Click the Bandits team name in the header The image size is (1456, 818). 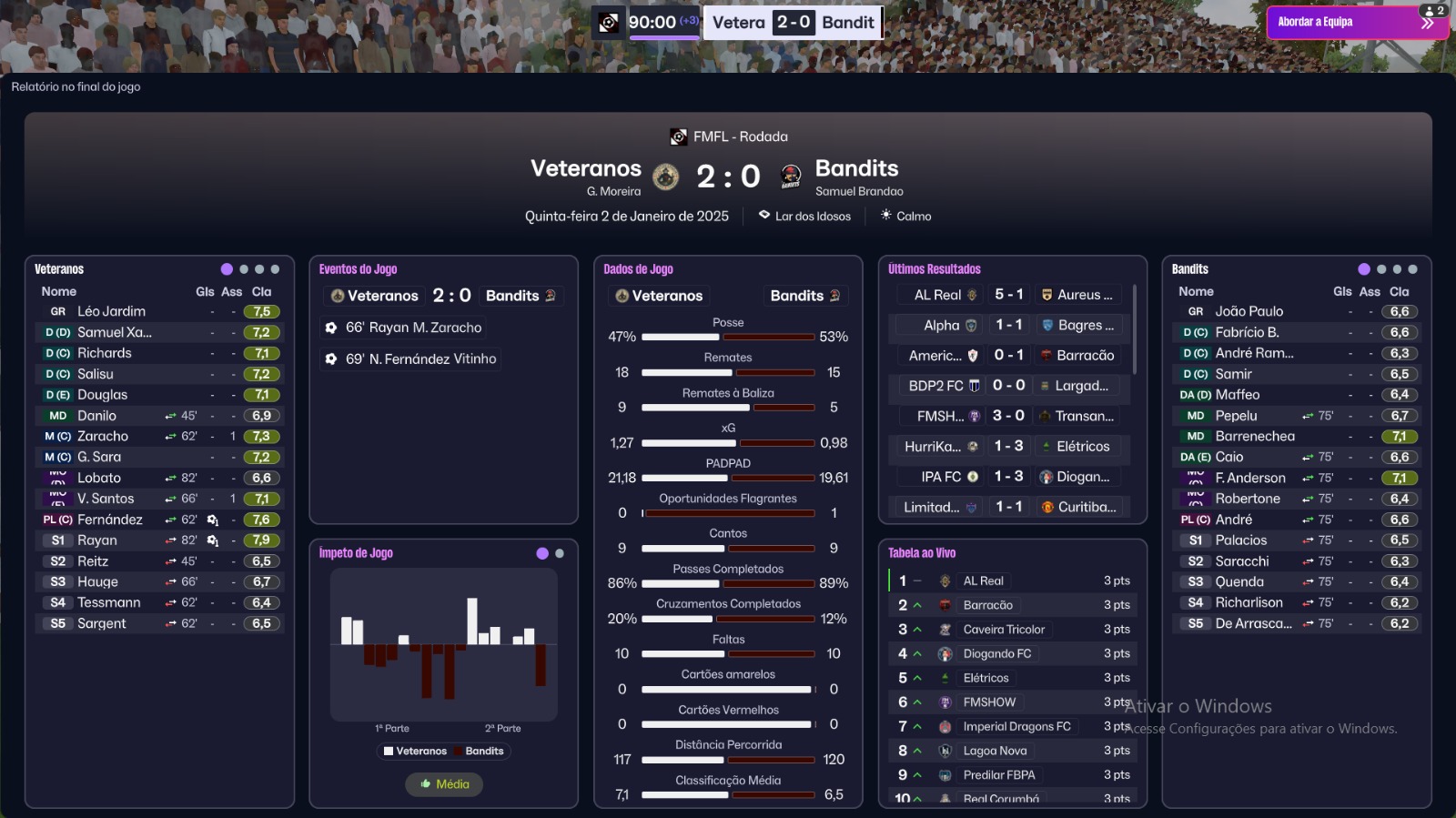click(856, 168)
